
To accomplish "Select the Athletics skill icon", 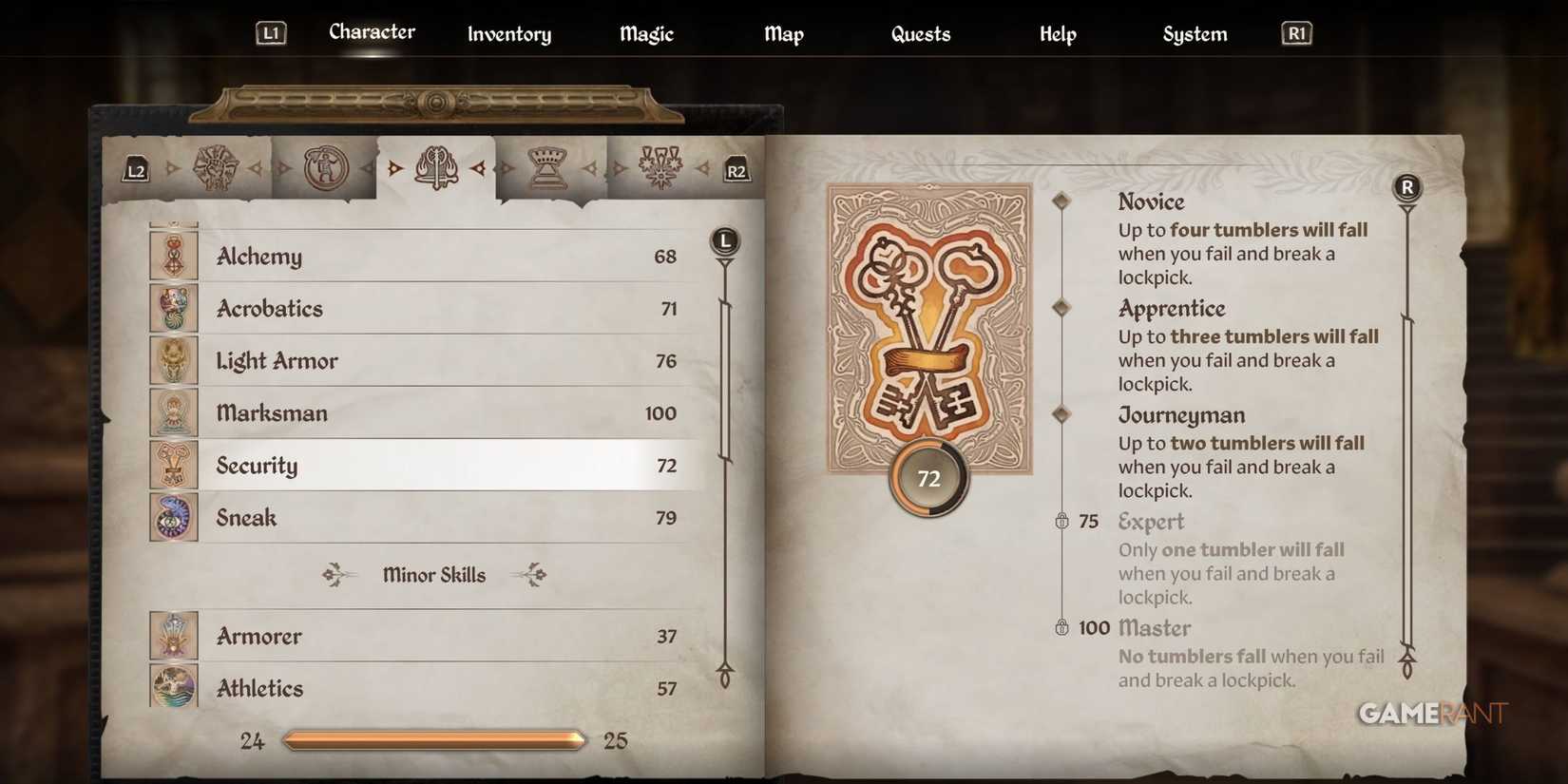I will (174, 687).
